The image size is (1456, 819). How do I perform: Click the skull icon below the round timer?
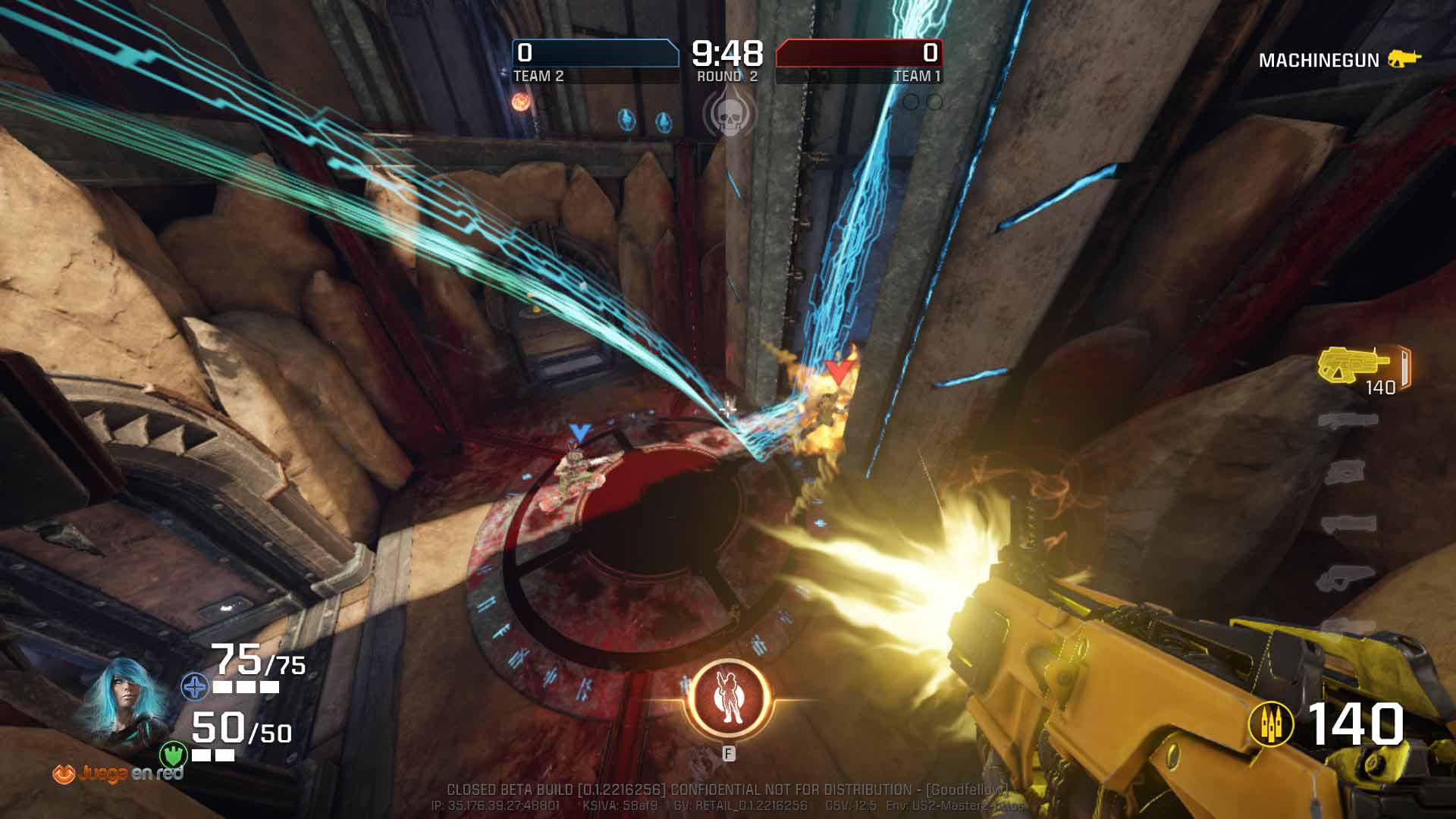(x=729, y=115)
